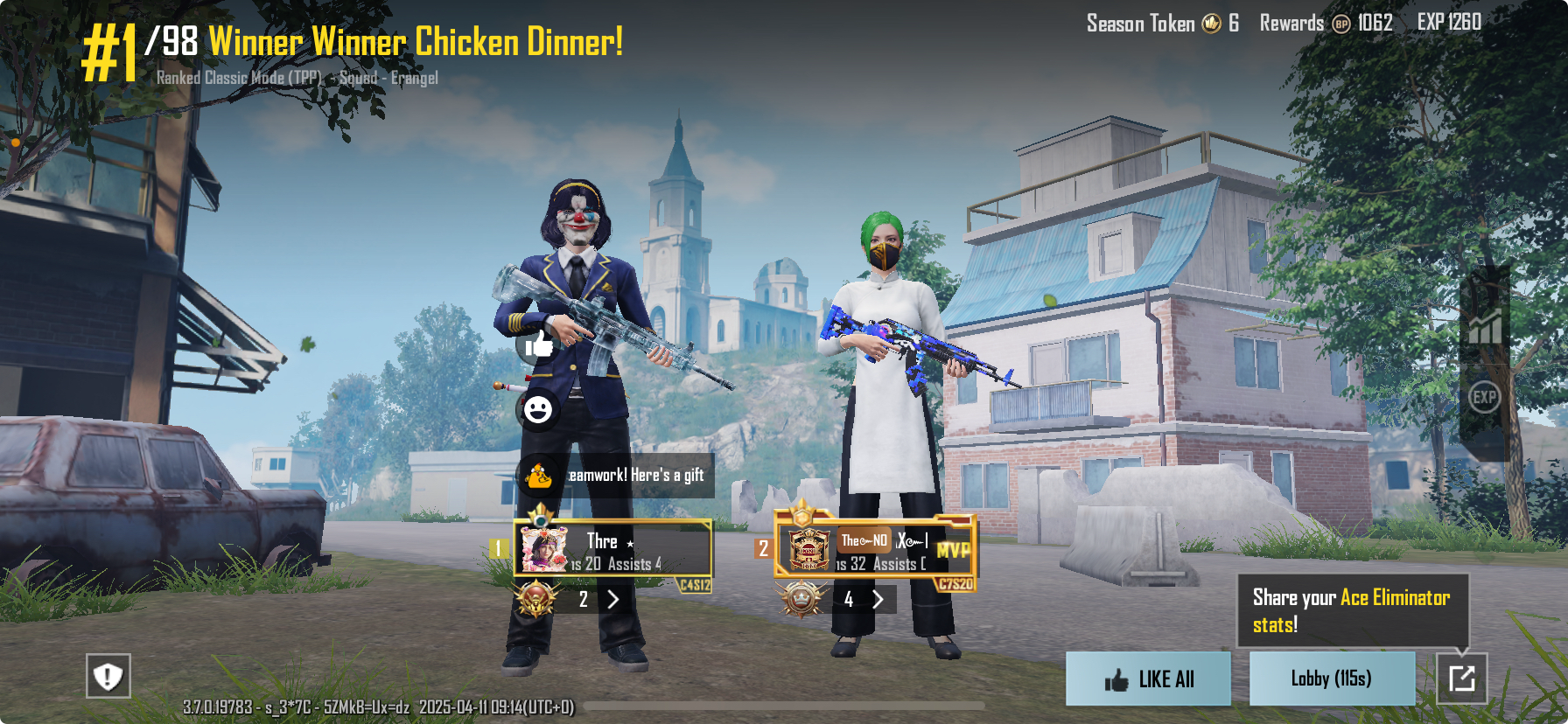Open the EXP details icon
This screenshot has width=1568, height=724.
(x=1484, y=398)
